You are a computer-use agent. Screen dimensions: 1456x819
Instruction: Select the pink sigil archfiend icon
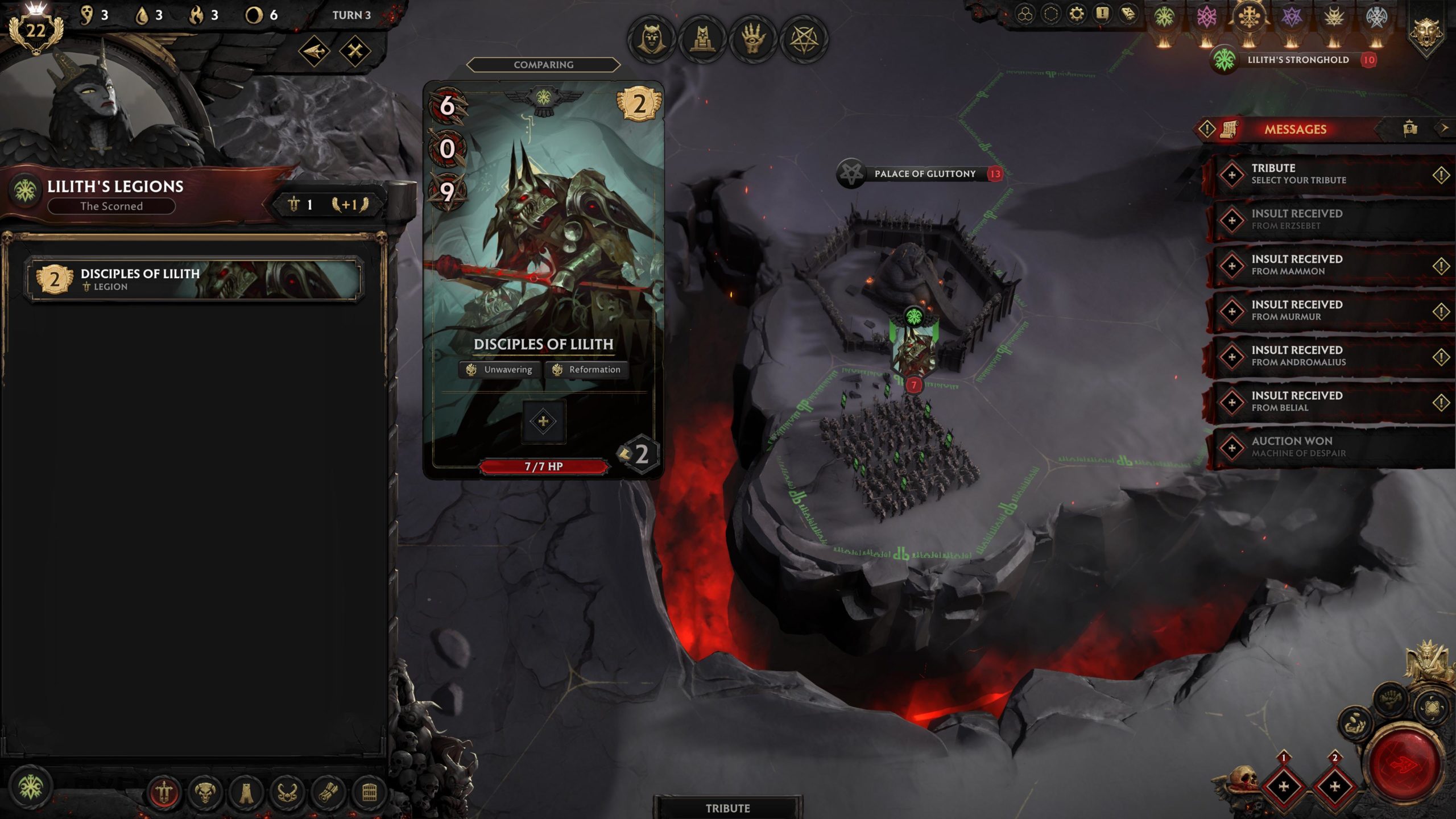click(1206, 17)
